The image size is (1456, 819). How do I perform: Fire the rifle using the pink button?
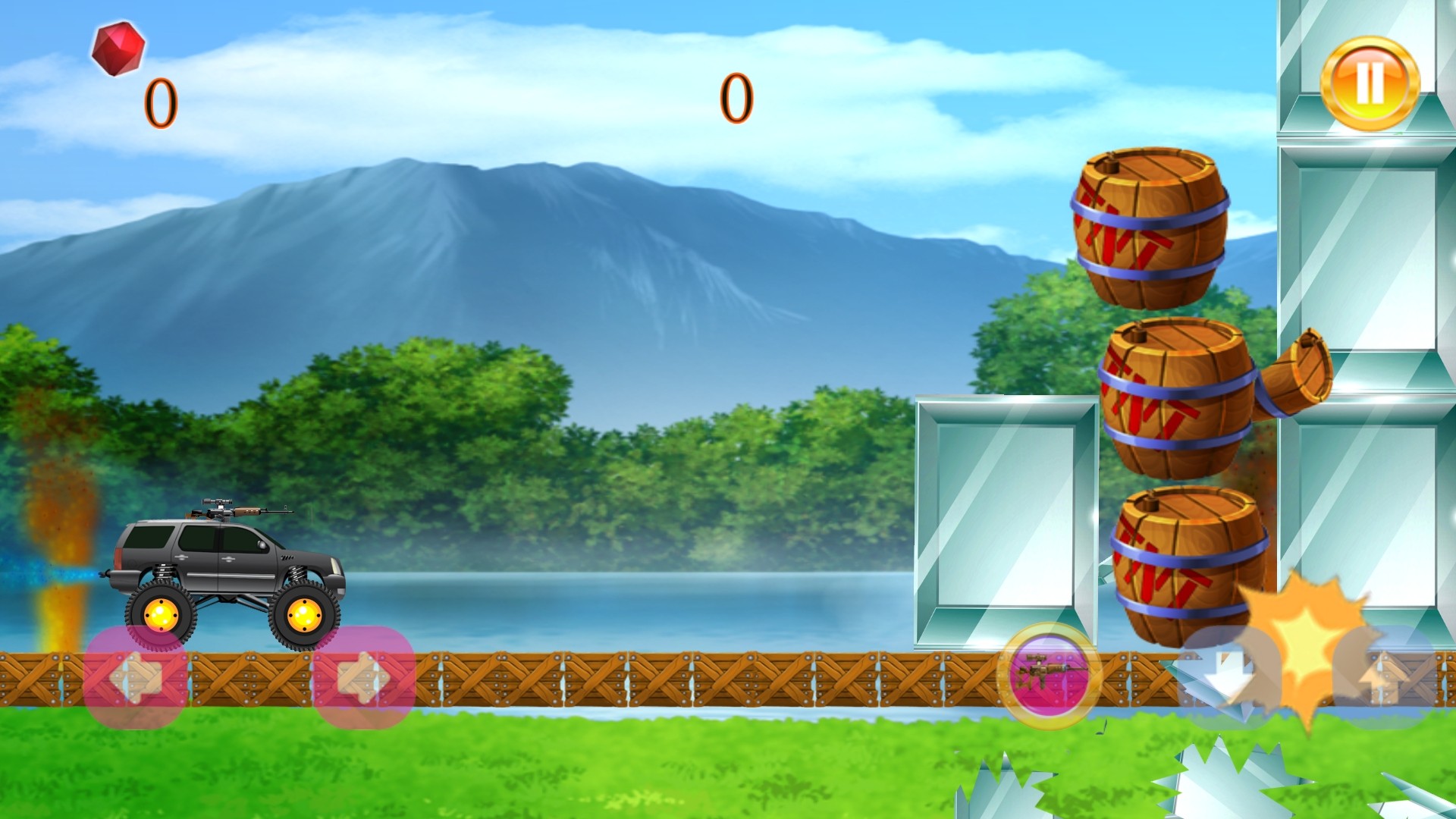(1049, 675)
